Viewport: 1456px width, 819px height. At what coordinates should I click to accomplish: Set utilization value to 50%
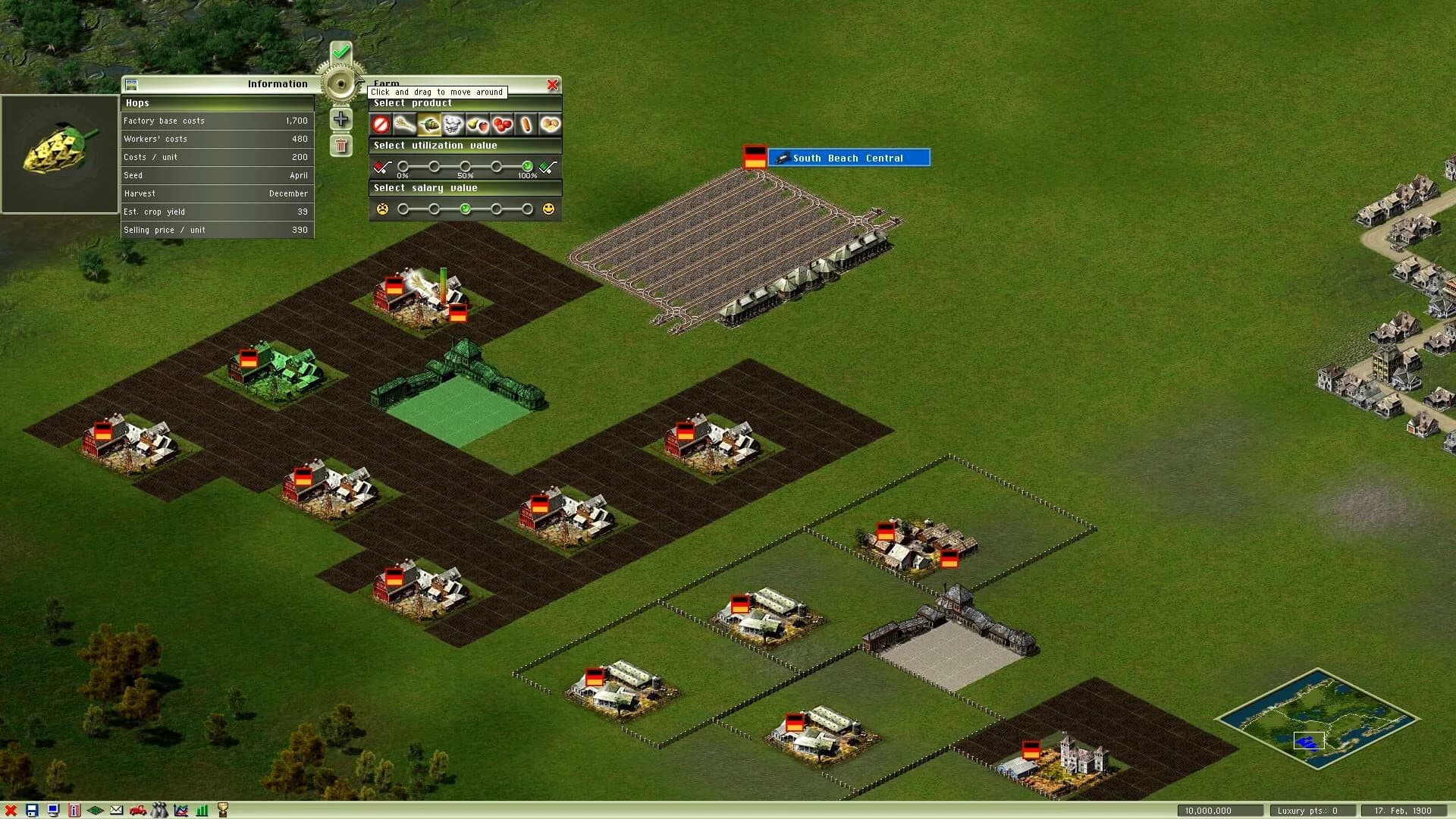click(465, 167)
